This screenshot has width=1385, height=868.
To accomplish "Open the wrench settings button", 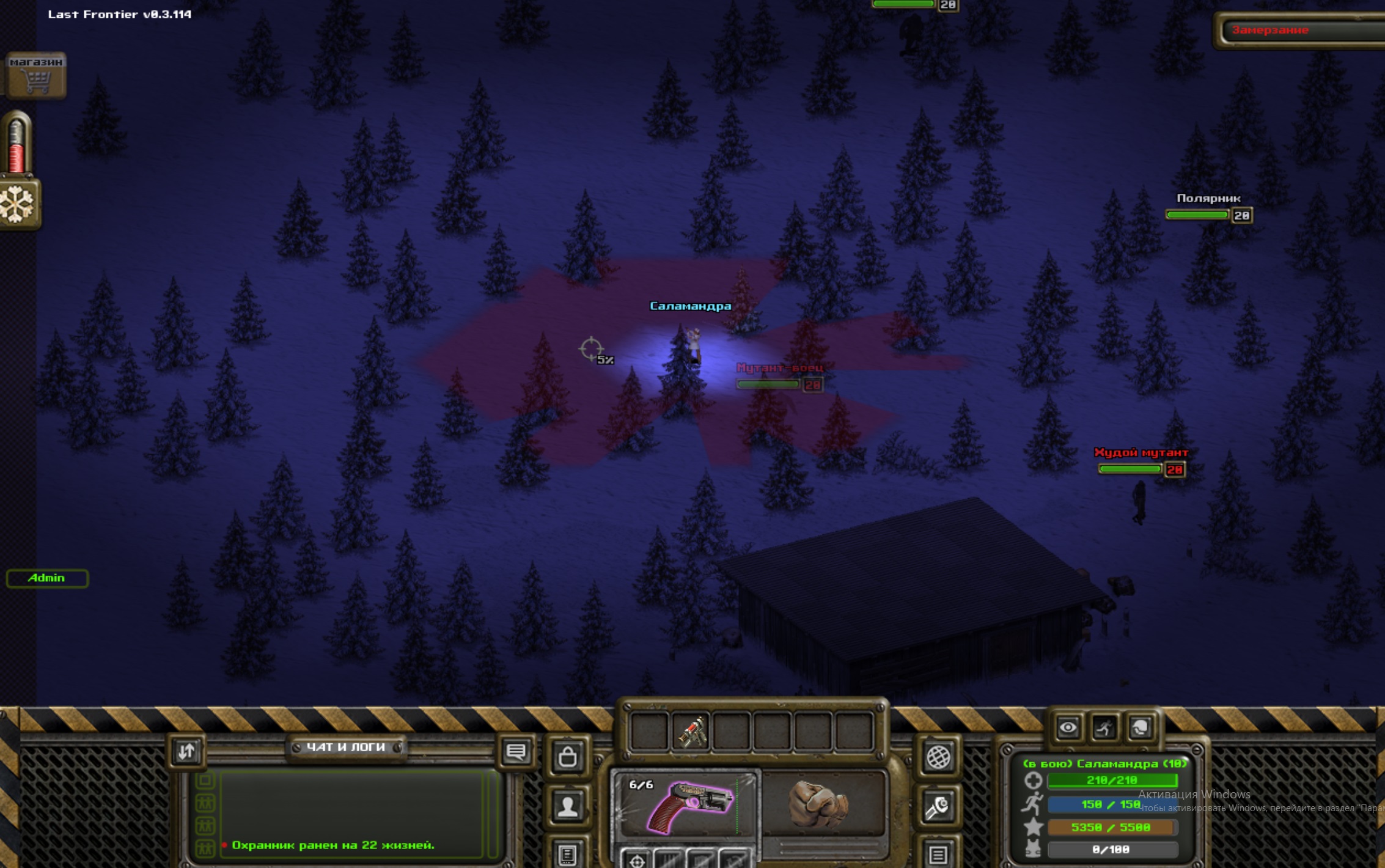I will click(938, 808).
